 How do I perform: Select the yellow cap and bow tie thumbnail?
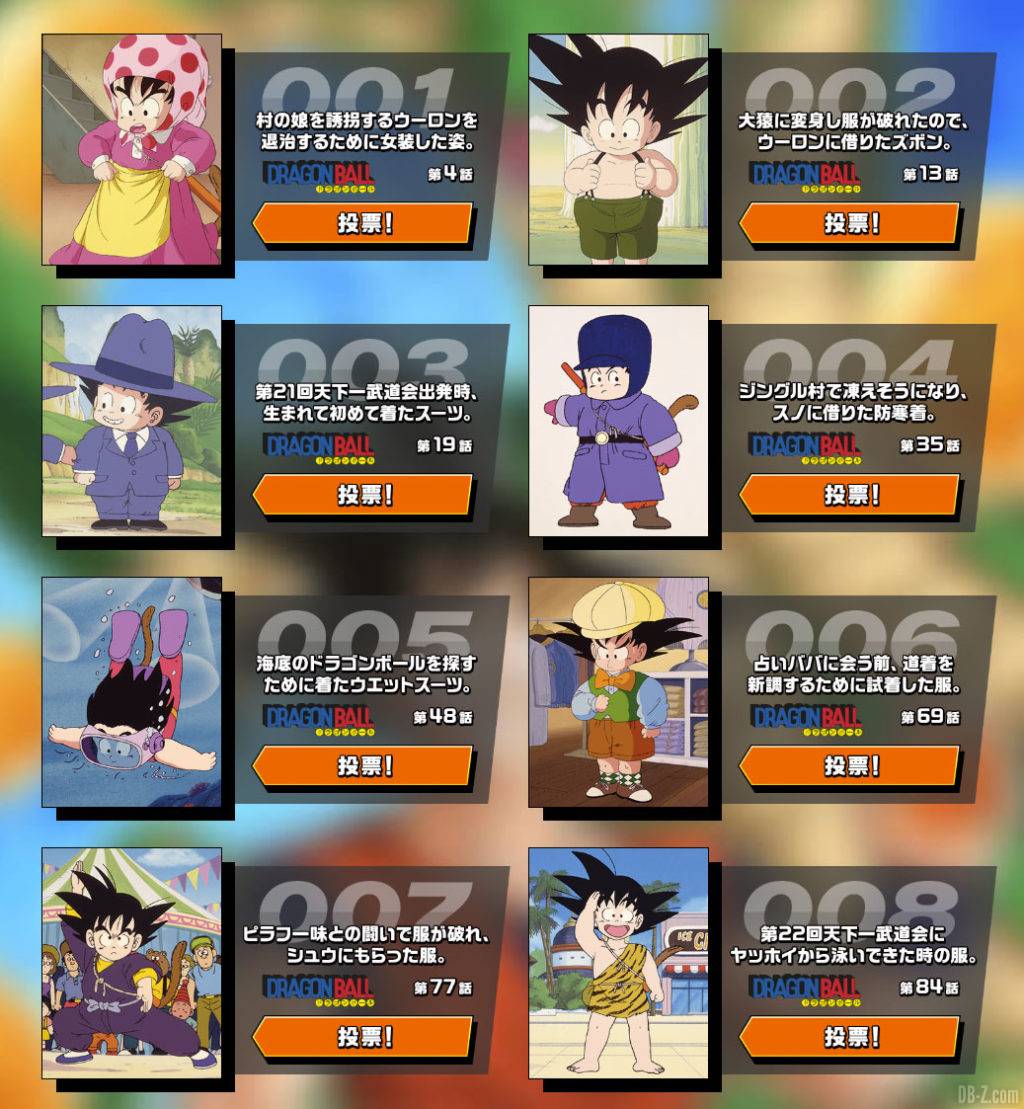(x=618, y=692)
